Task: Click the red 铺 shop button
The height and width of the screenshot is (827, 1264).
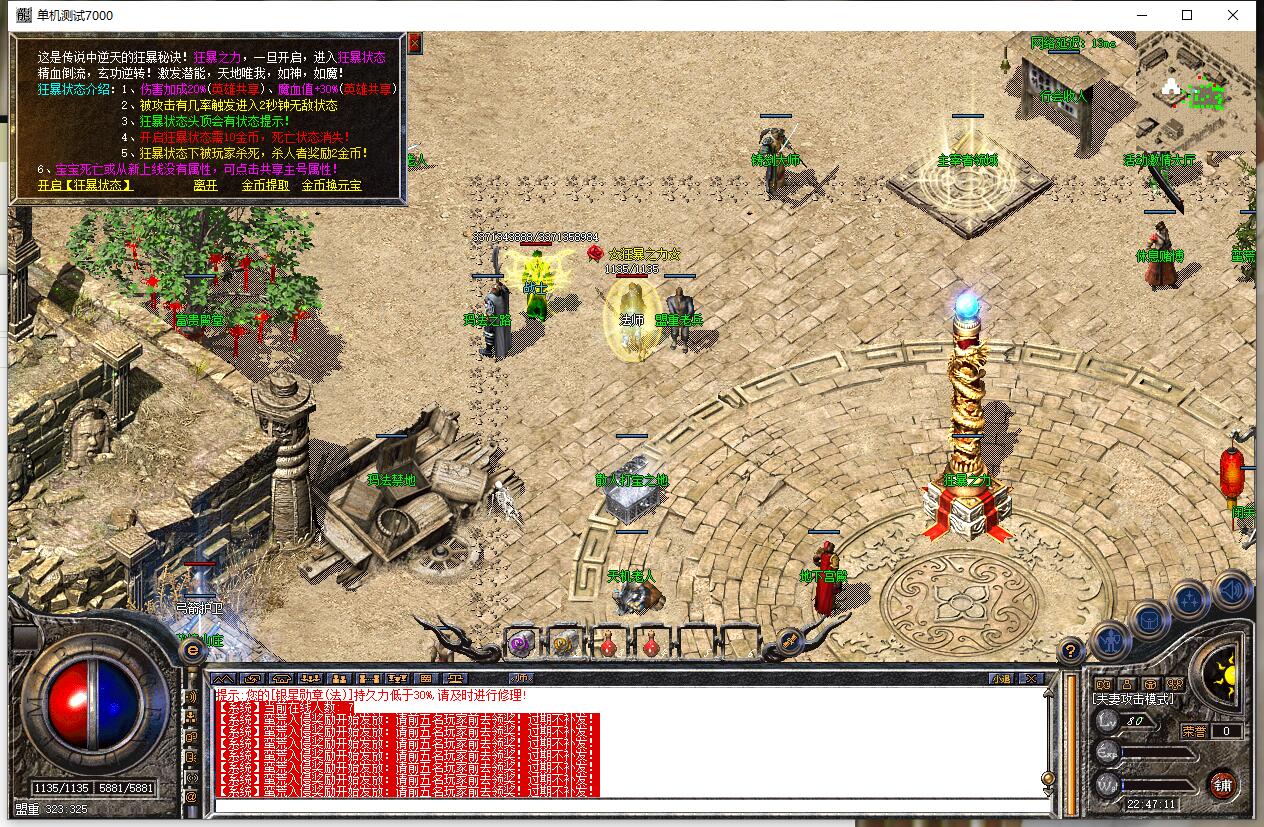Action: (x=1223, y=784)
